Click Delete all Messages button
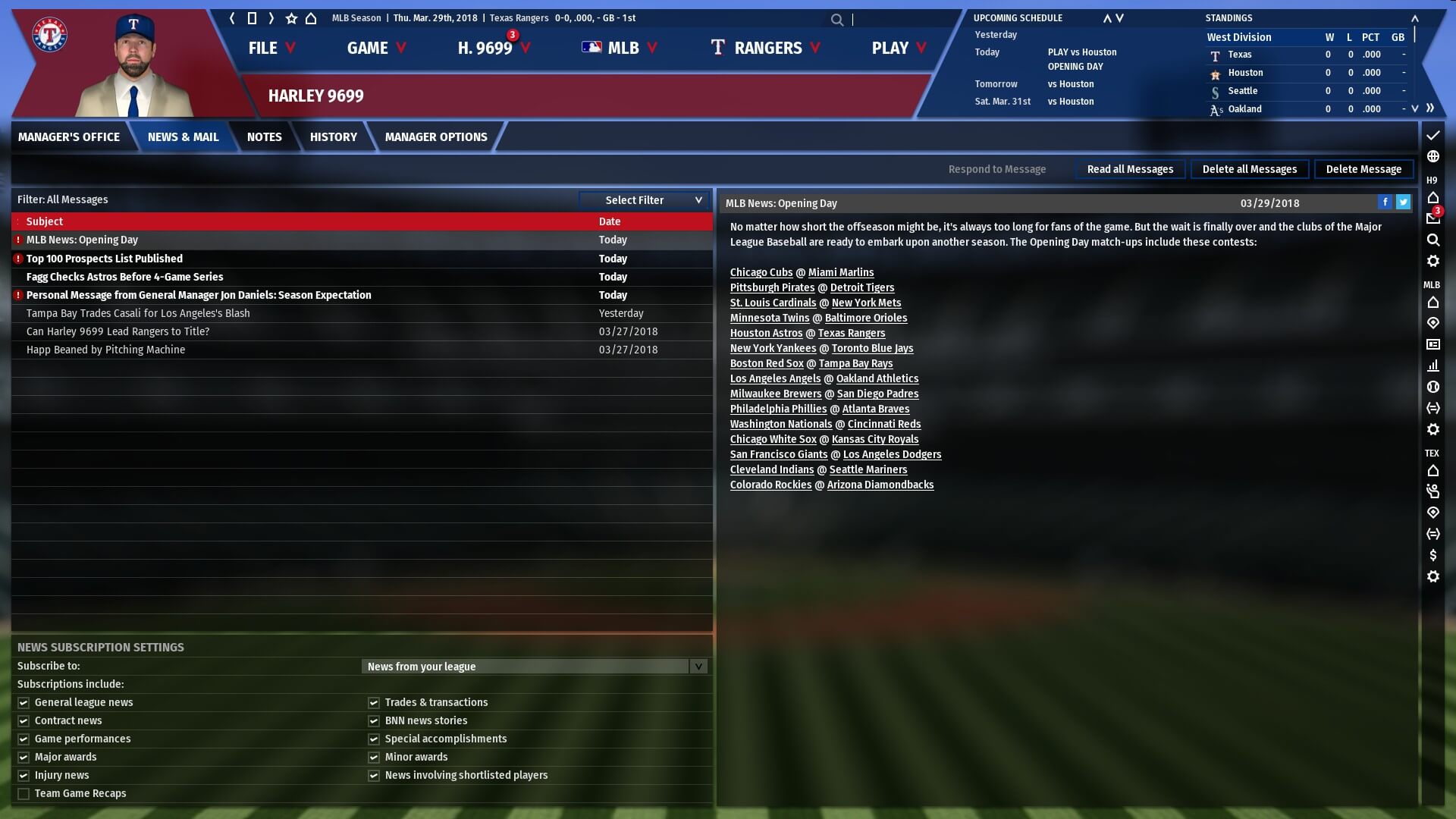The width and height of the screenshot is (1456, 819). (x=1249, y=169)
